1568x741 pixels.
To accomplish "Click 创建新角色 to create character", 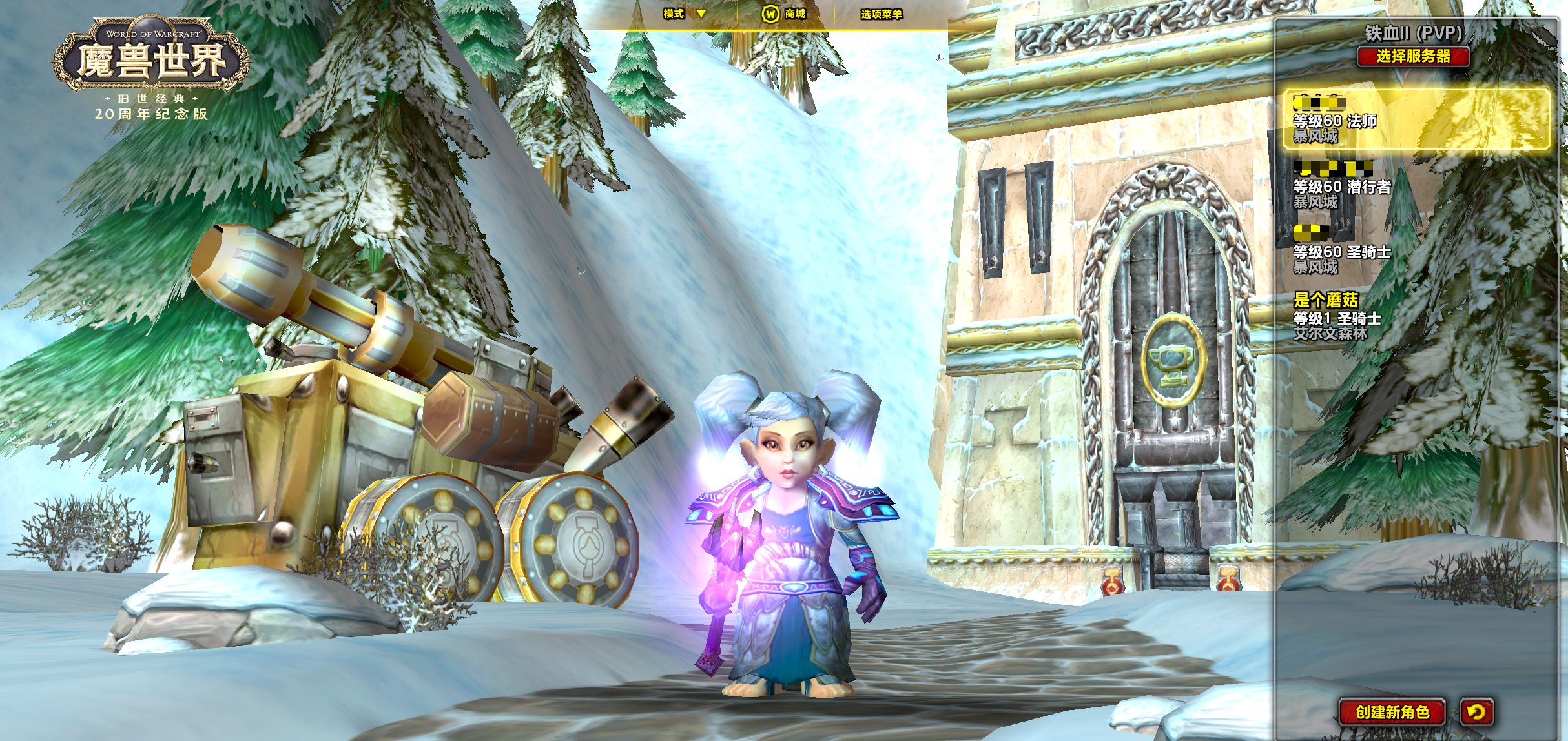I will (1392, 712).
